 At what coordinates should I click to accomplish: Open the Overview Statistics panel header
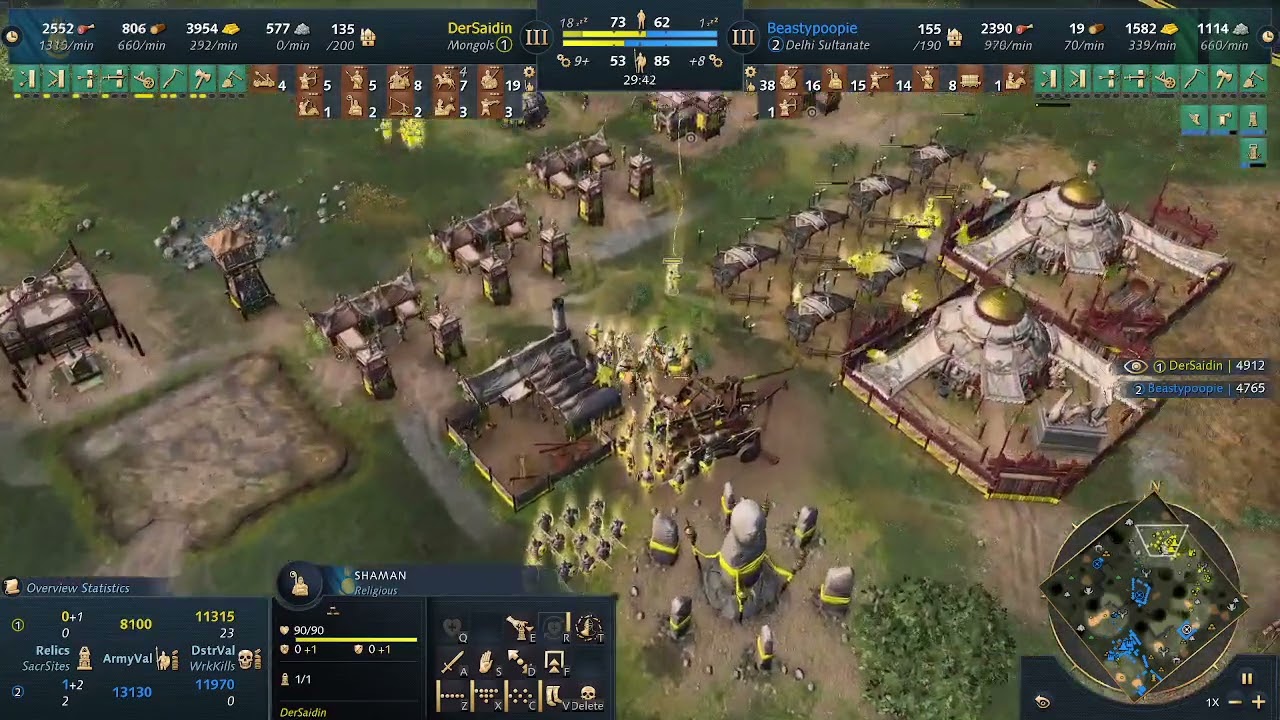click(77, 588)
